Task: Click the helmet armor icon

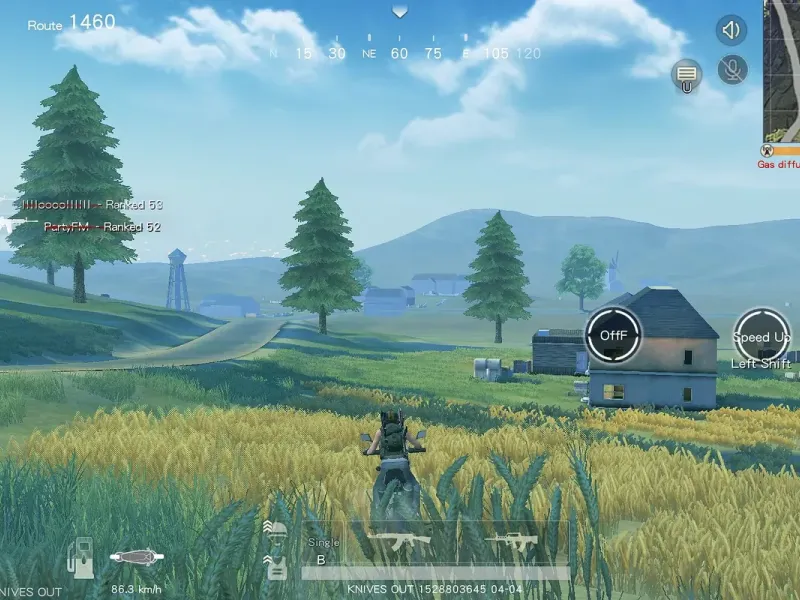Action: tap(275, 530)
